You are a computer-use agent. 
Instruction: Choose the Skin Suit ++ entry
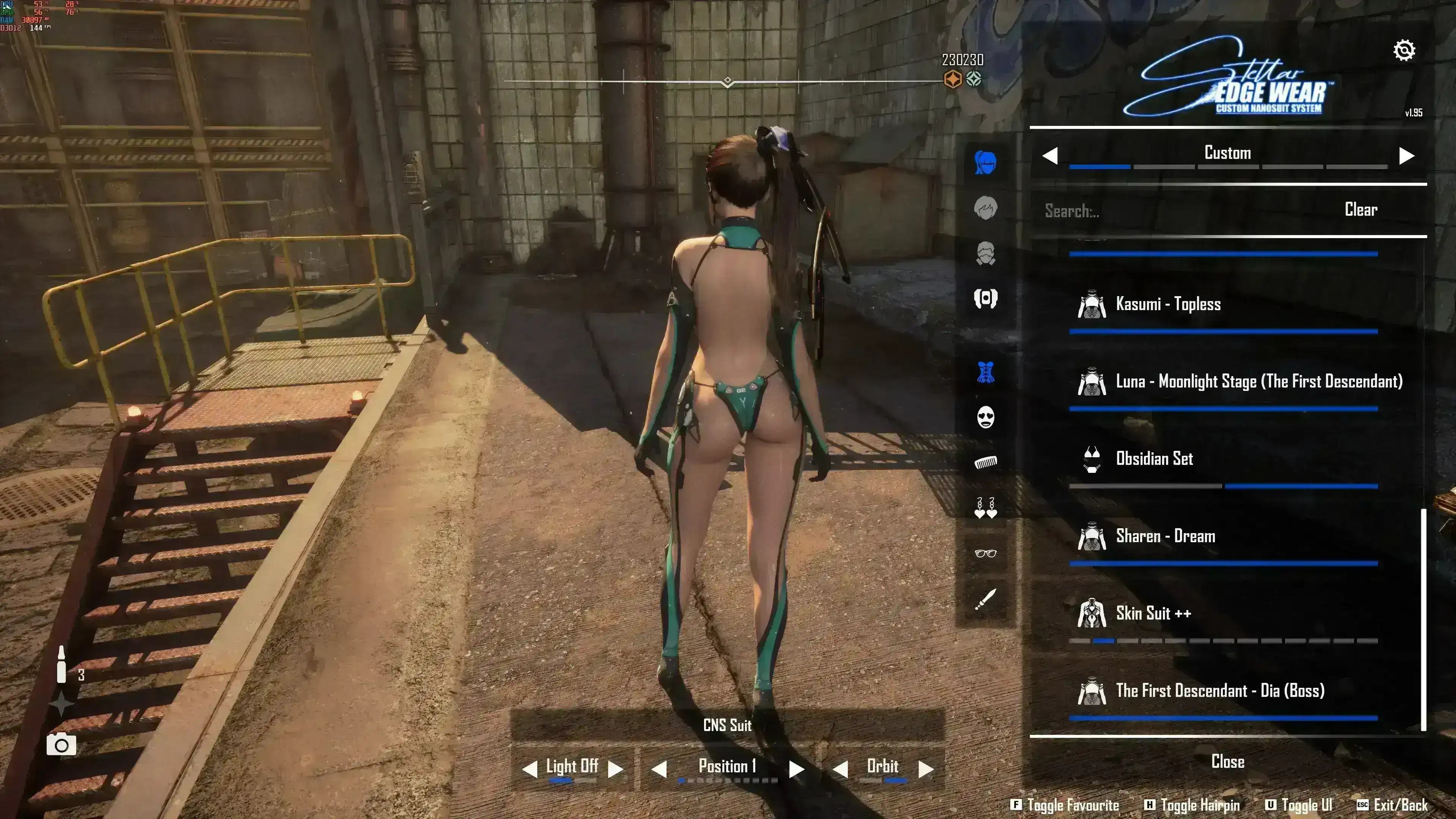1153,613
